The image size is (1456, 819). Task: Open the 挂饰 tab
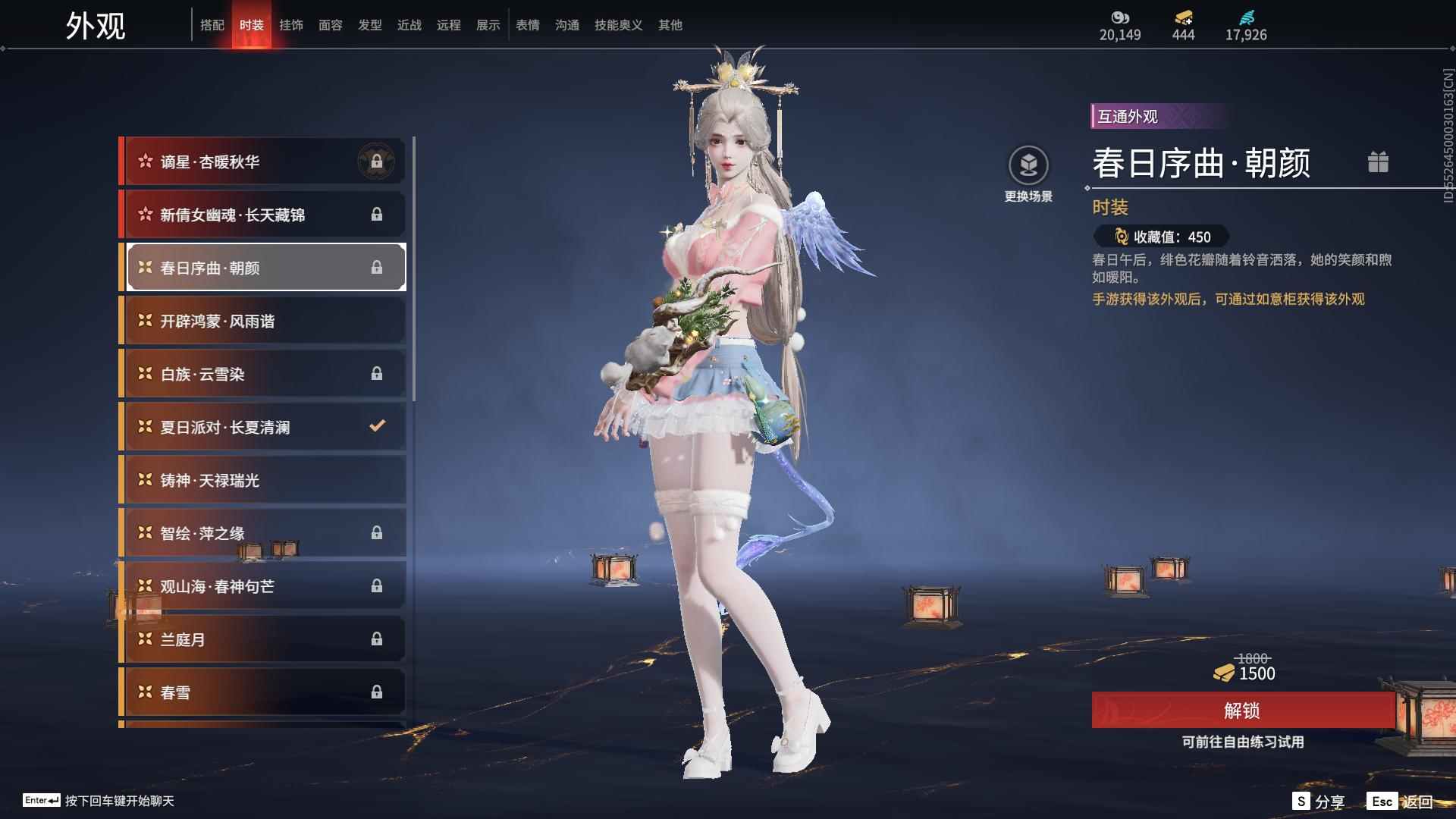tap(291, 25)
